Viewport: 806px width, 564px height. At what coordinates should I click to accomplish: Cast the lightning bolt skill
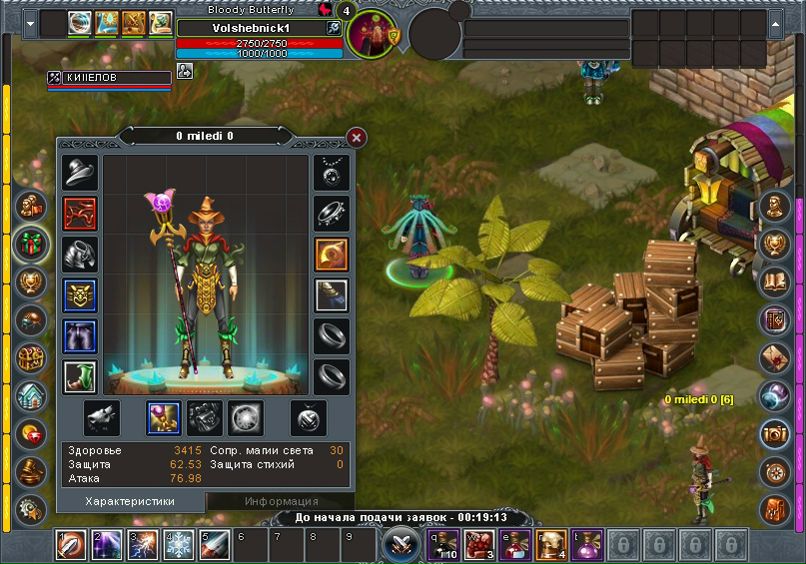coord(142,544)
